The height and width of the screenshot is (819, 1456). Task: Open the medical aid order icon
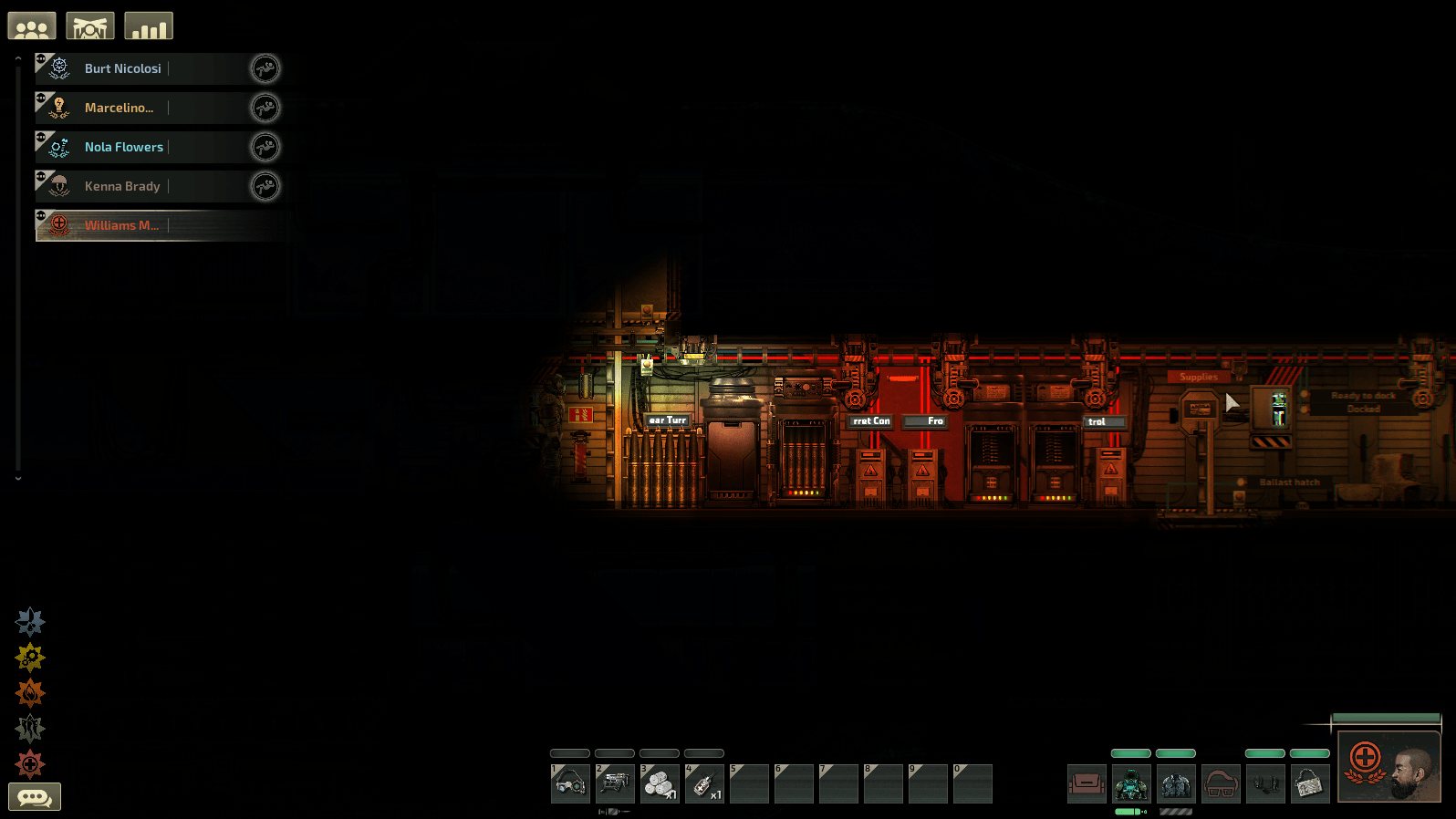tap(30, 764)
